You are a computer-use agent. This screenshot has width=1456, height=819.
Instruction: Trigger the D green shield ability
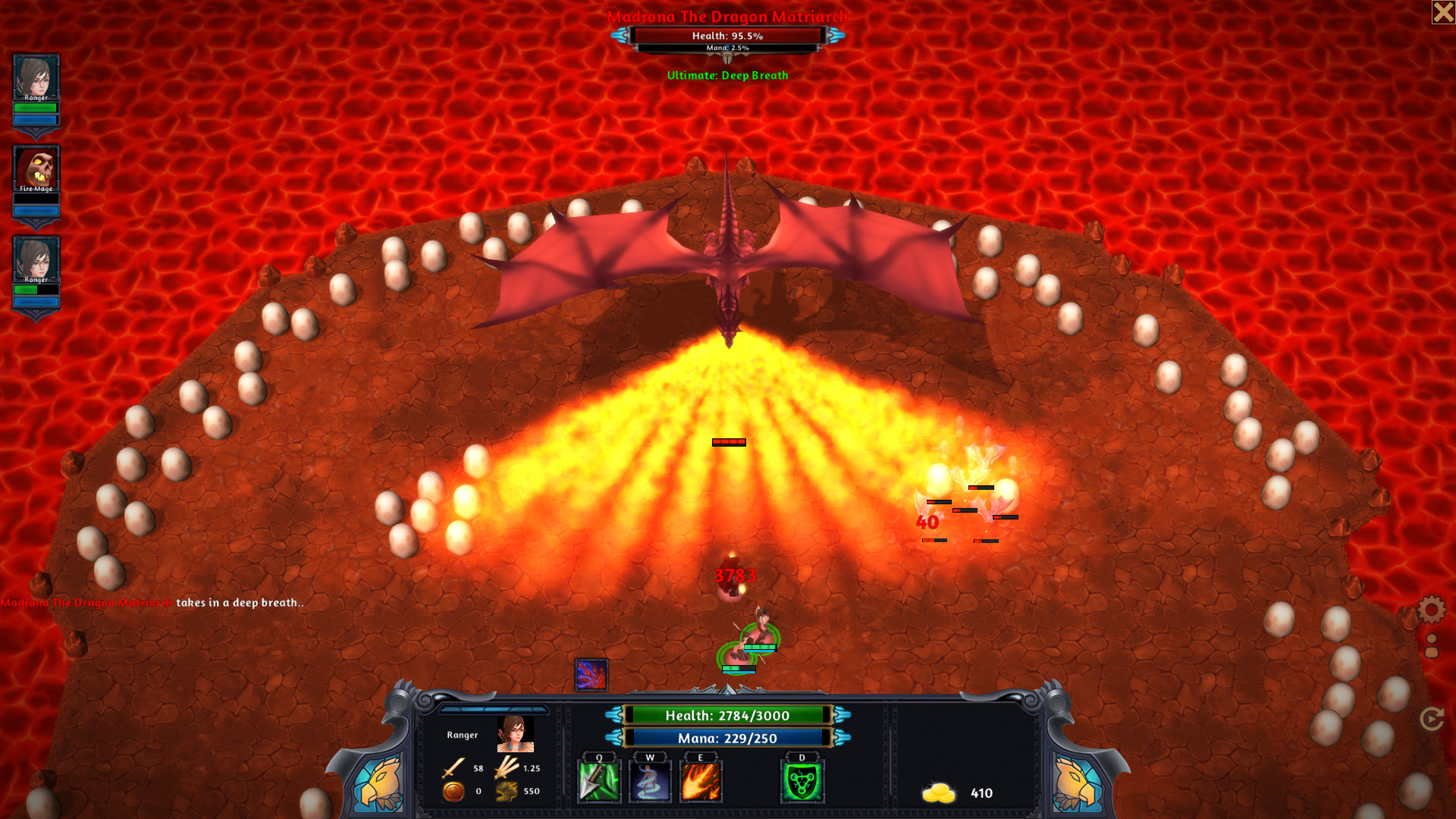click(x=802, y=781)
